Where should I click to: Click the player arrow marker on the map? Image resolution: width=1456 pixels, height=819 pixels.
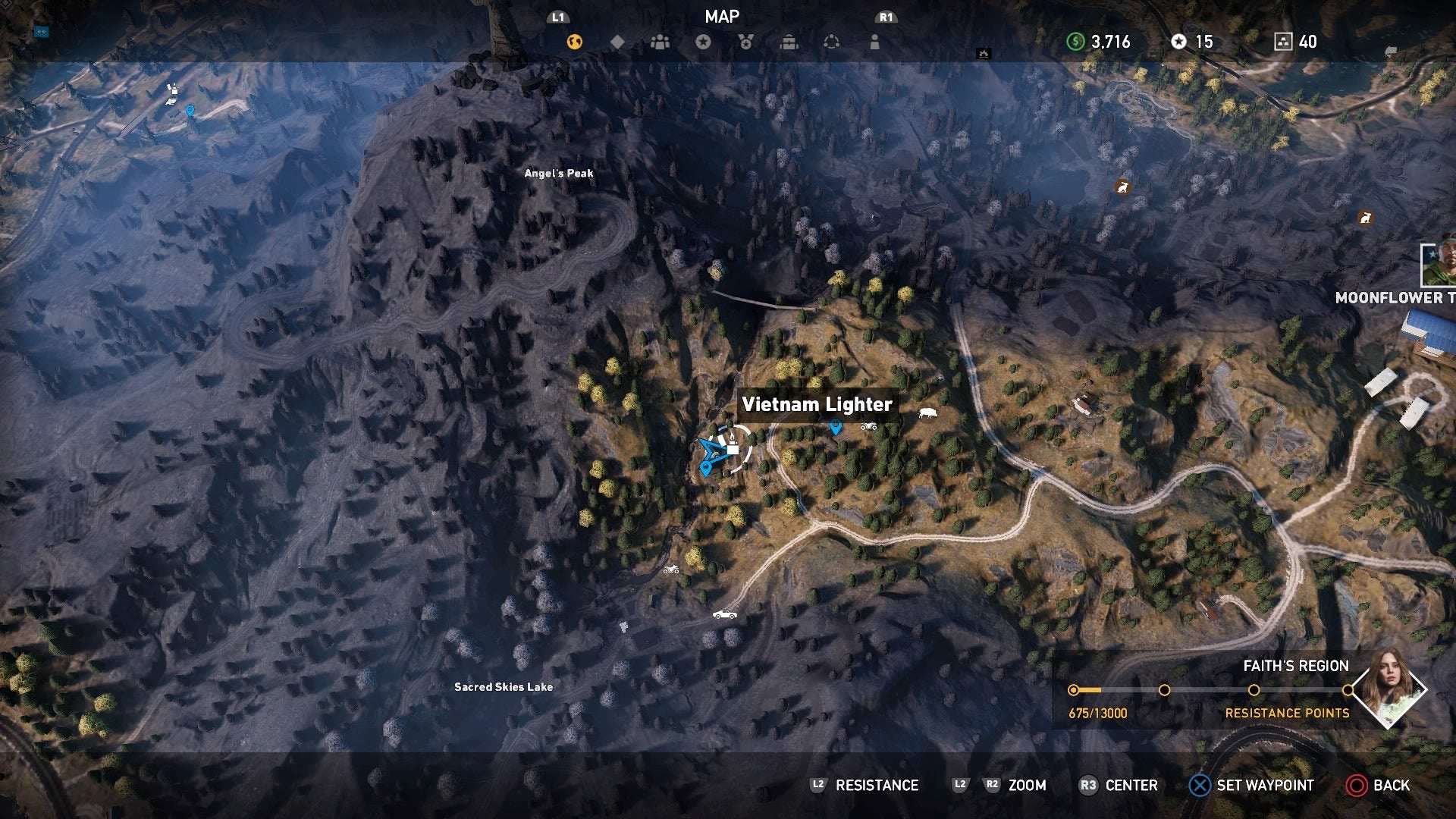coord(711,449)
